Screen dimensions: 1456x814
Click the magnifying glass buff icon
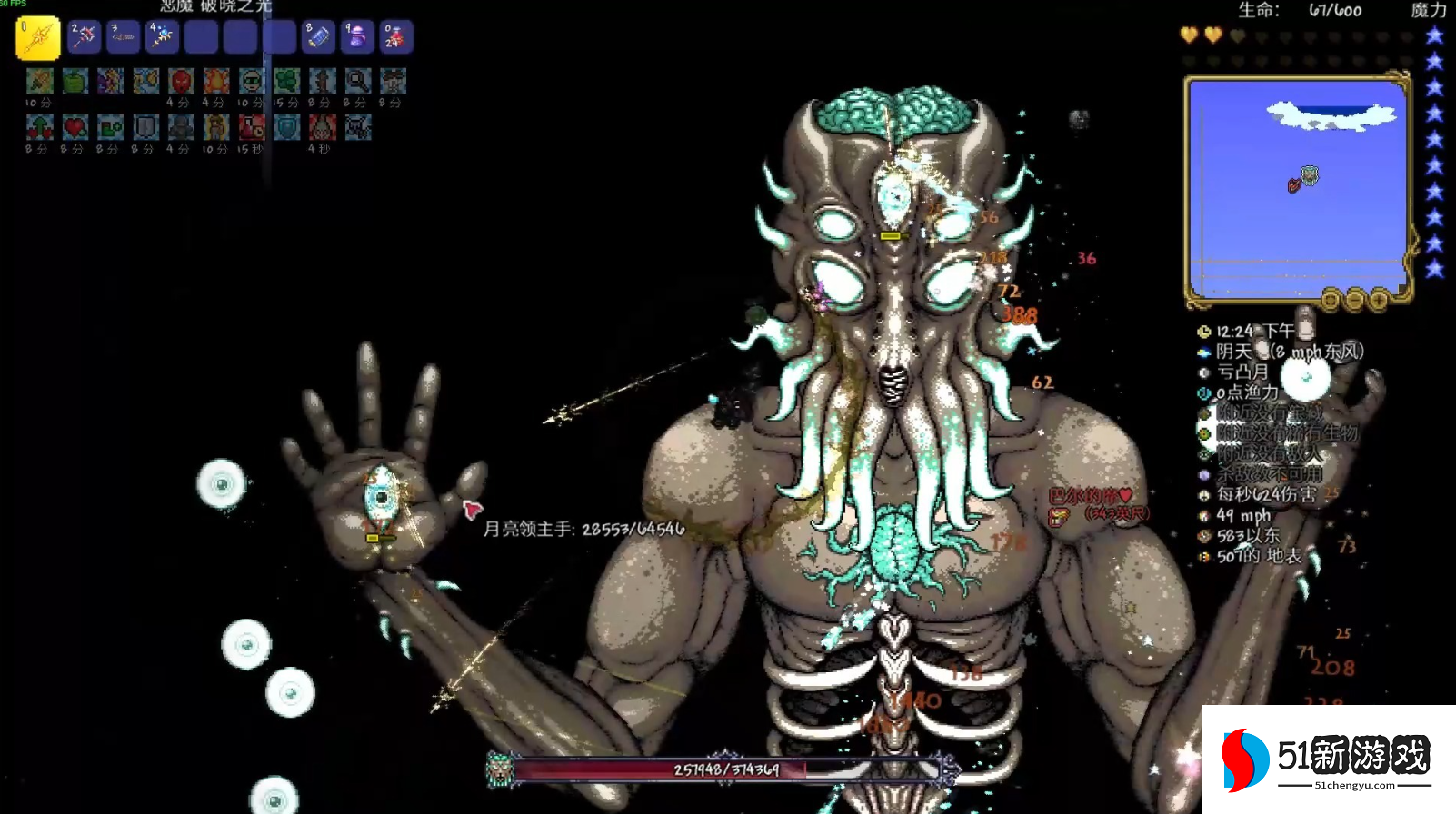(x=357, y=82)
